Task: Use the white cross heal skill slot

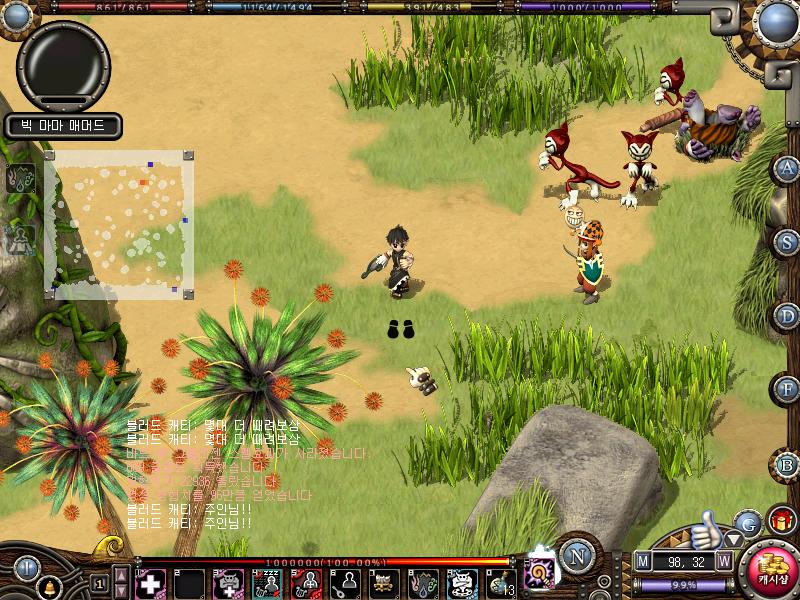Action: click(150, 583)
